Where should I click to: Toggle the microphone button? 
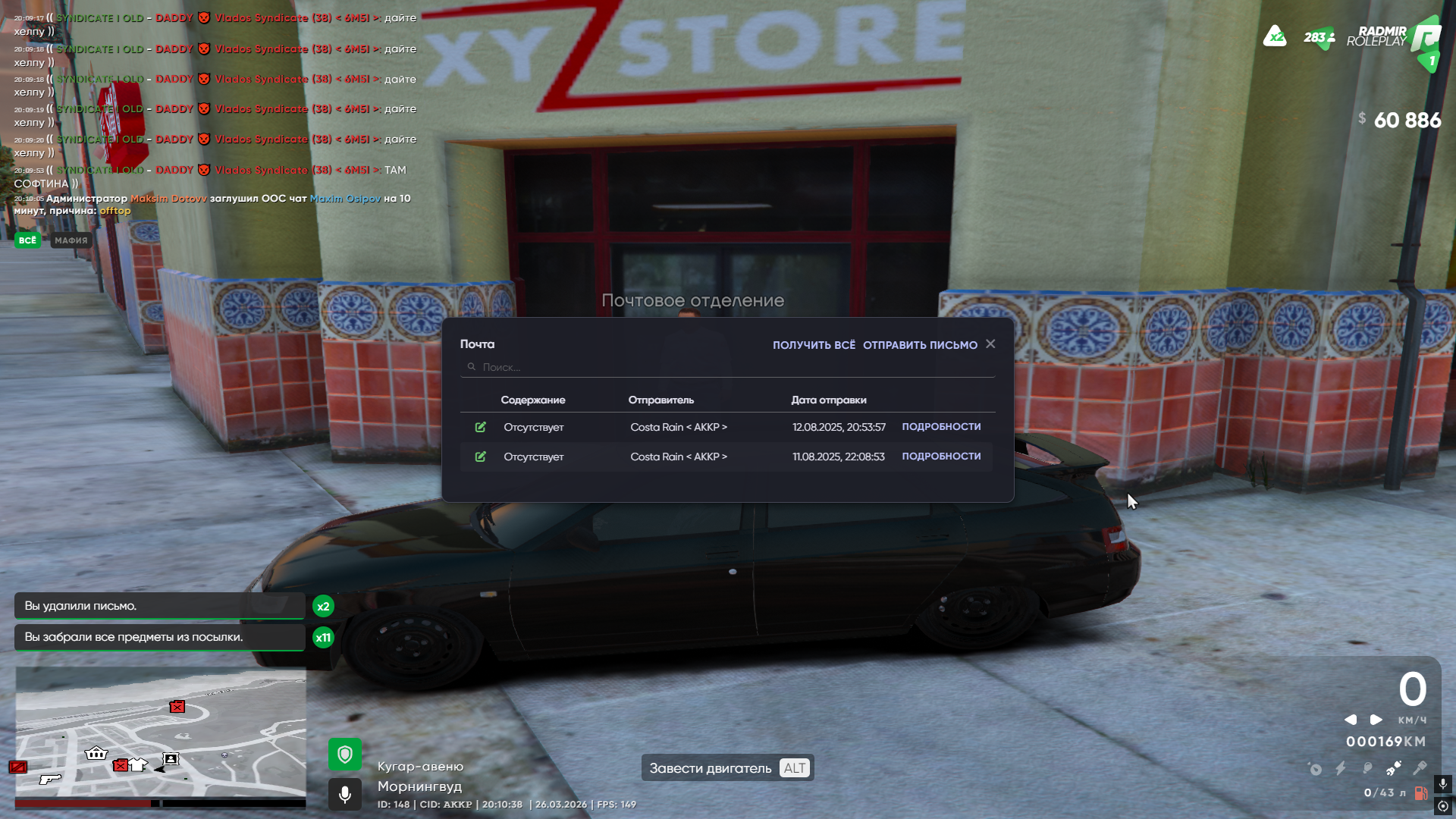345,794
